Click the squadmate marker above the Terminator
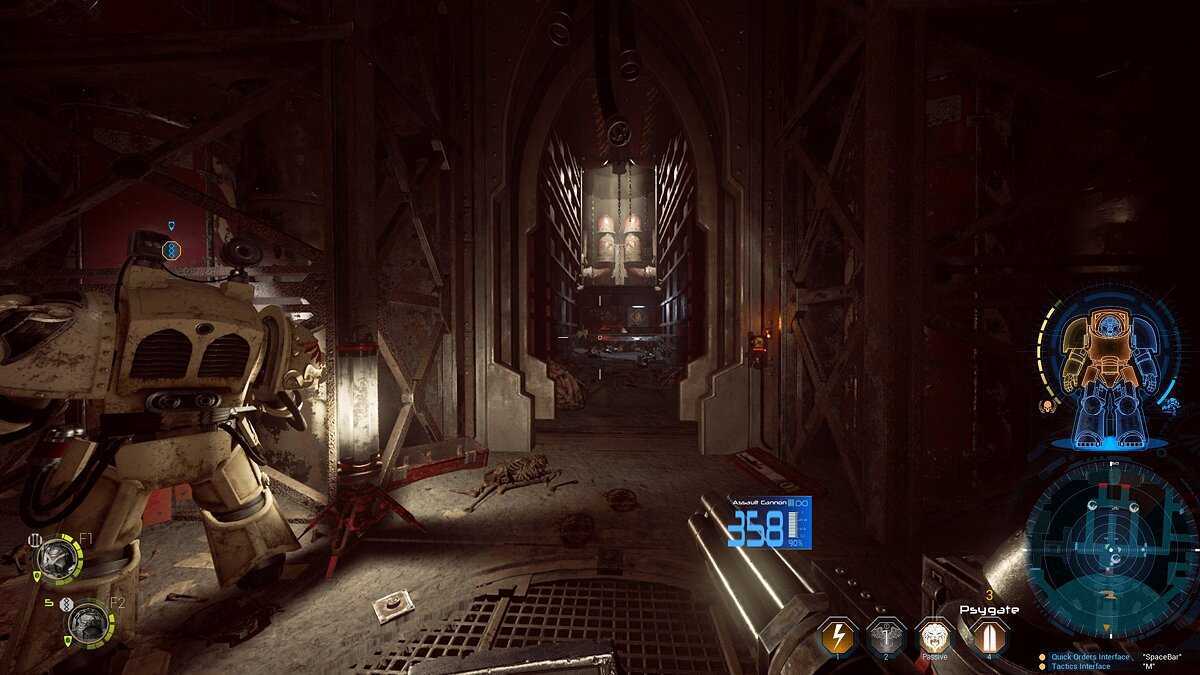This screenshot has width=1200, height=675. tap(171, 246)
